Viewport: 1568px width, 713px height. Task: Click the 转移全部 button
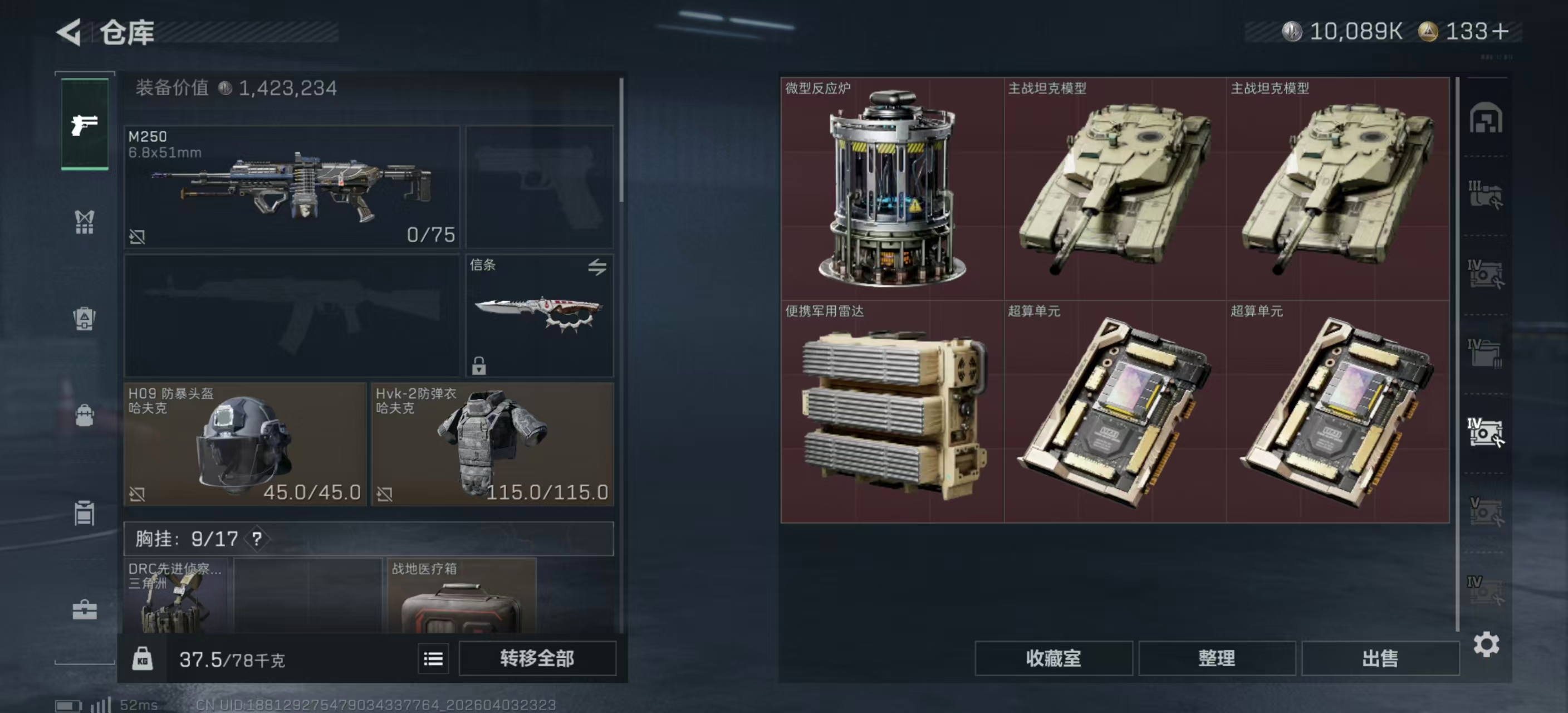click(x=537, y=658)
